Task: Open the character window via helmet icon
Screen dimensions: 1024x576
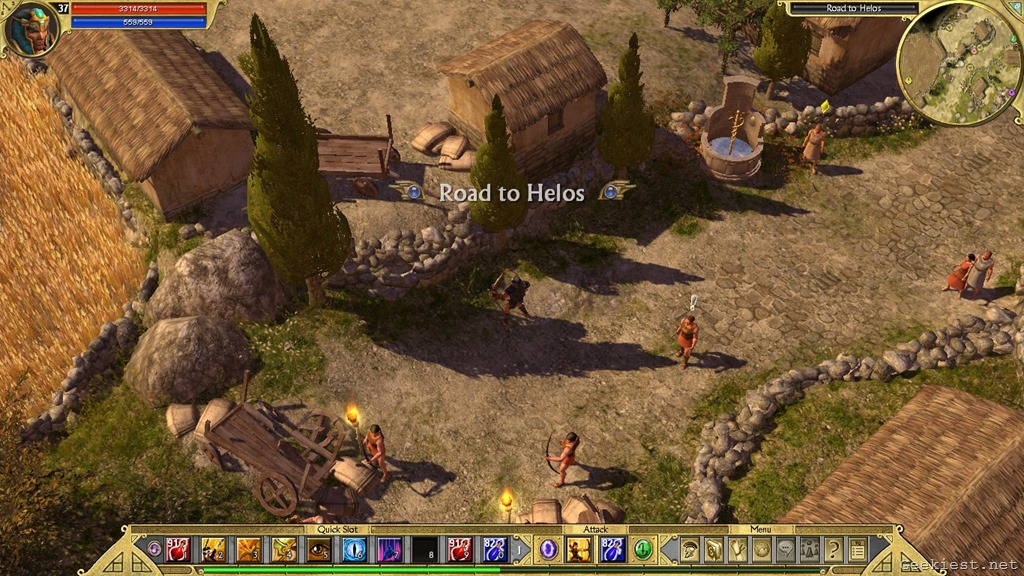Action: [x=690, y=548]
